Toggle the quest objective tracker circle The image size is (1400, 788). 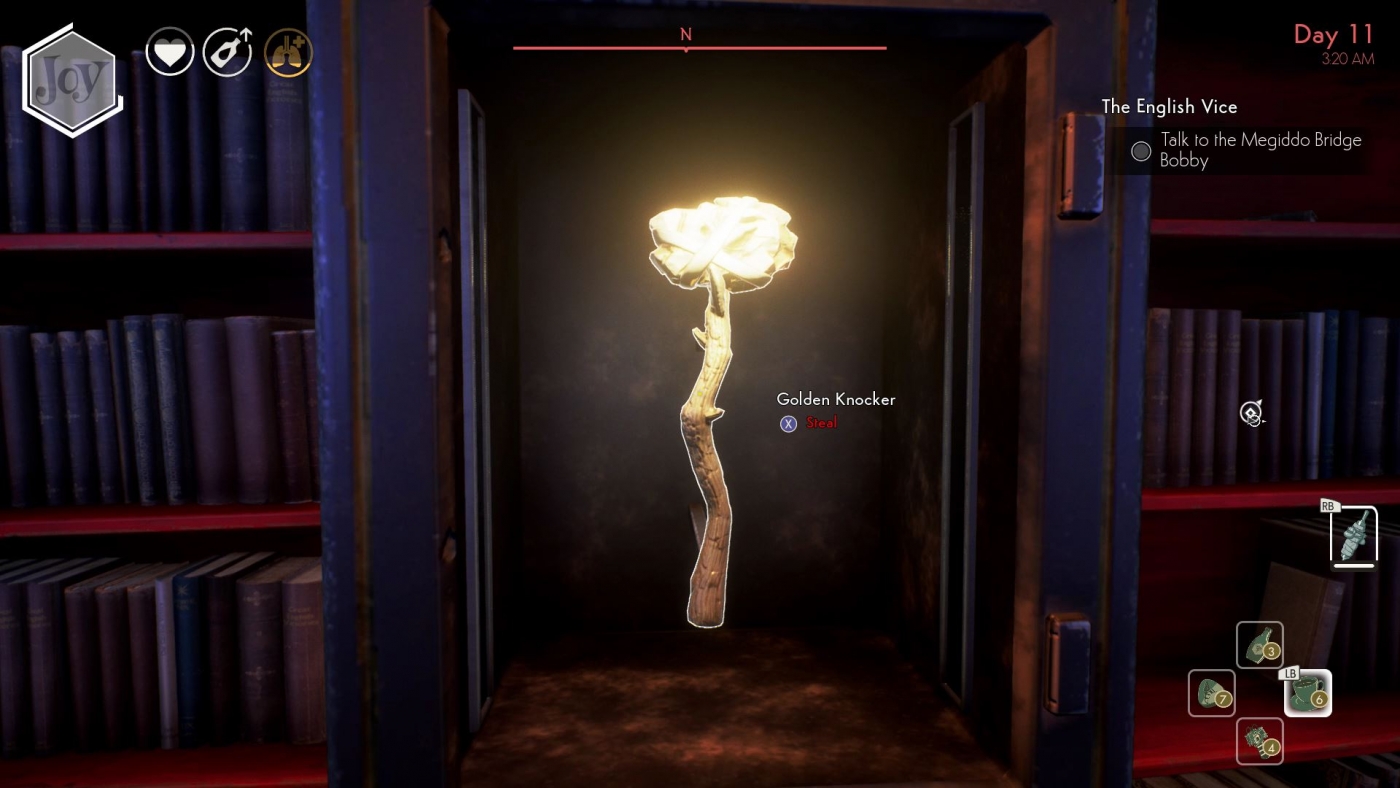coord(1140,151)
